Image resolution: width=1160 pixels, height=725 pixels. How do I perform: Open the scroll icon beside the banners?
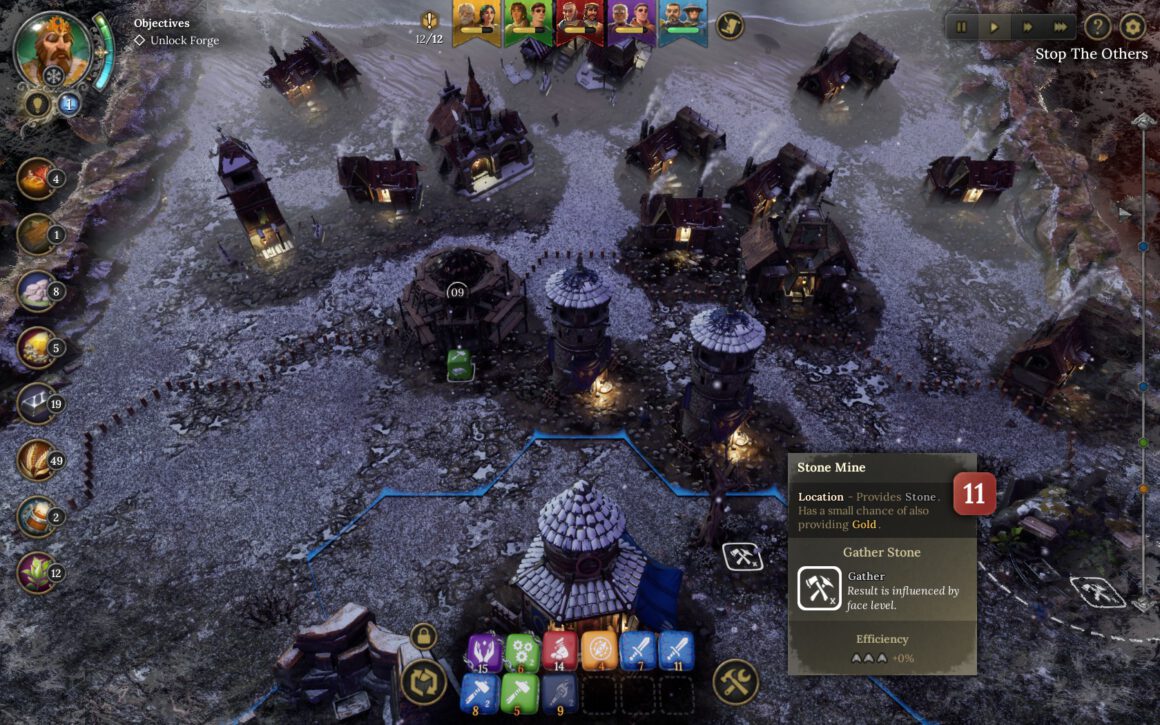[x=731, y=24]
